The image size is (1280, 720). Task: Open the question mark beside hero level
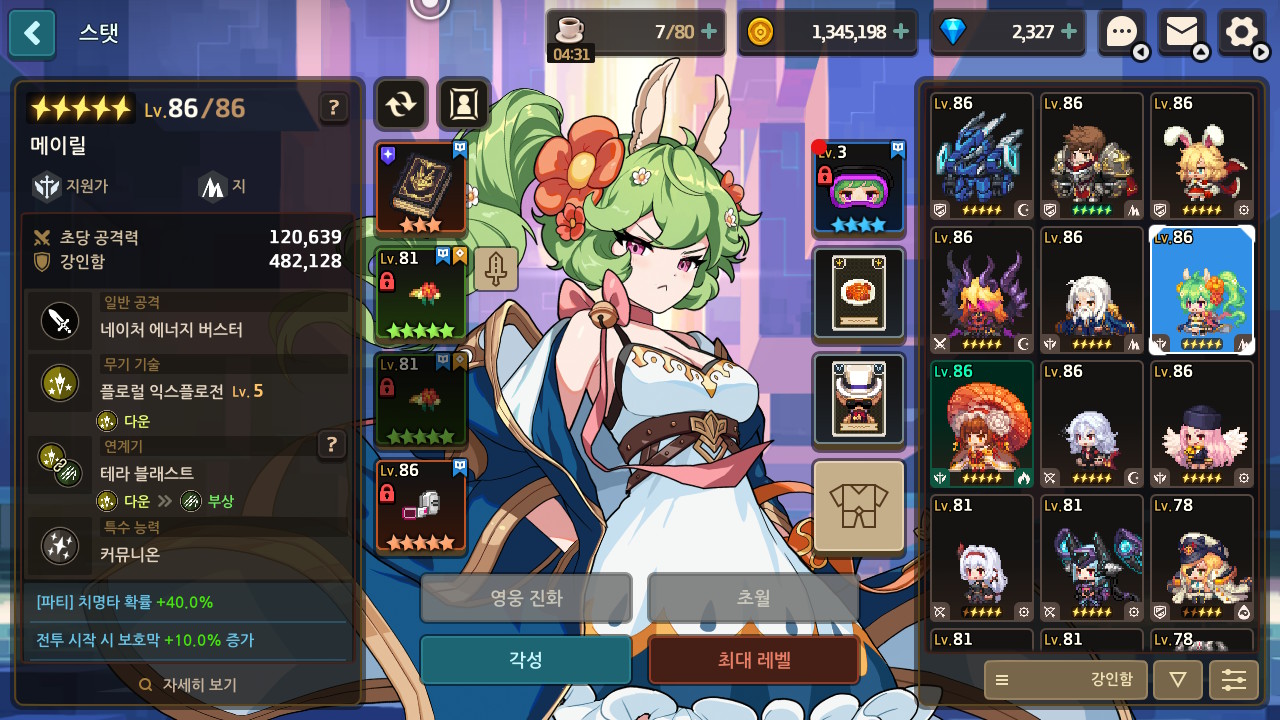pos(333,108)
